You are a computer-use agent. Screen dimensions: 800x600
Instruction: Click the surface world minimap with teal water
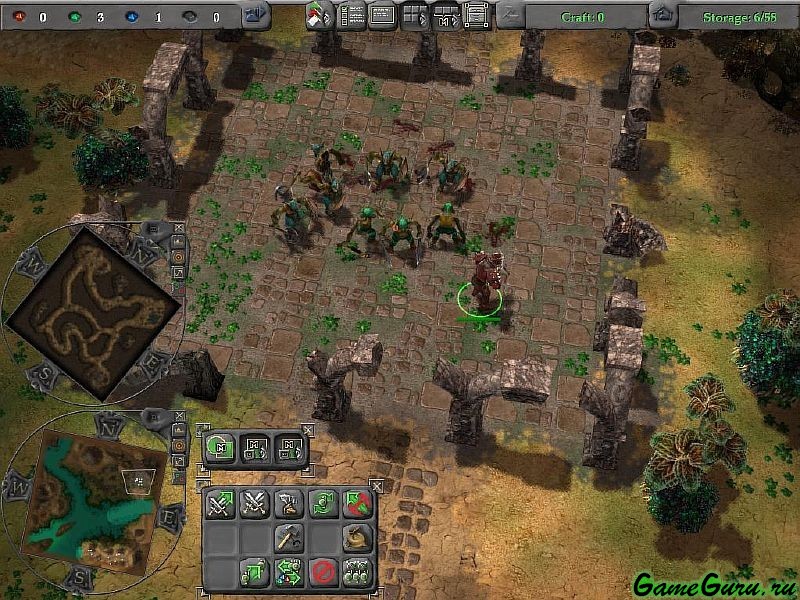[x=93, y=495]
